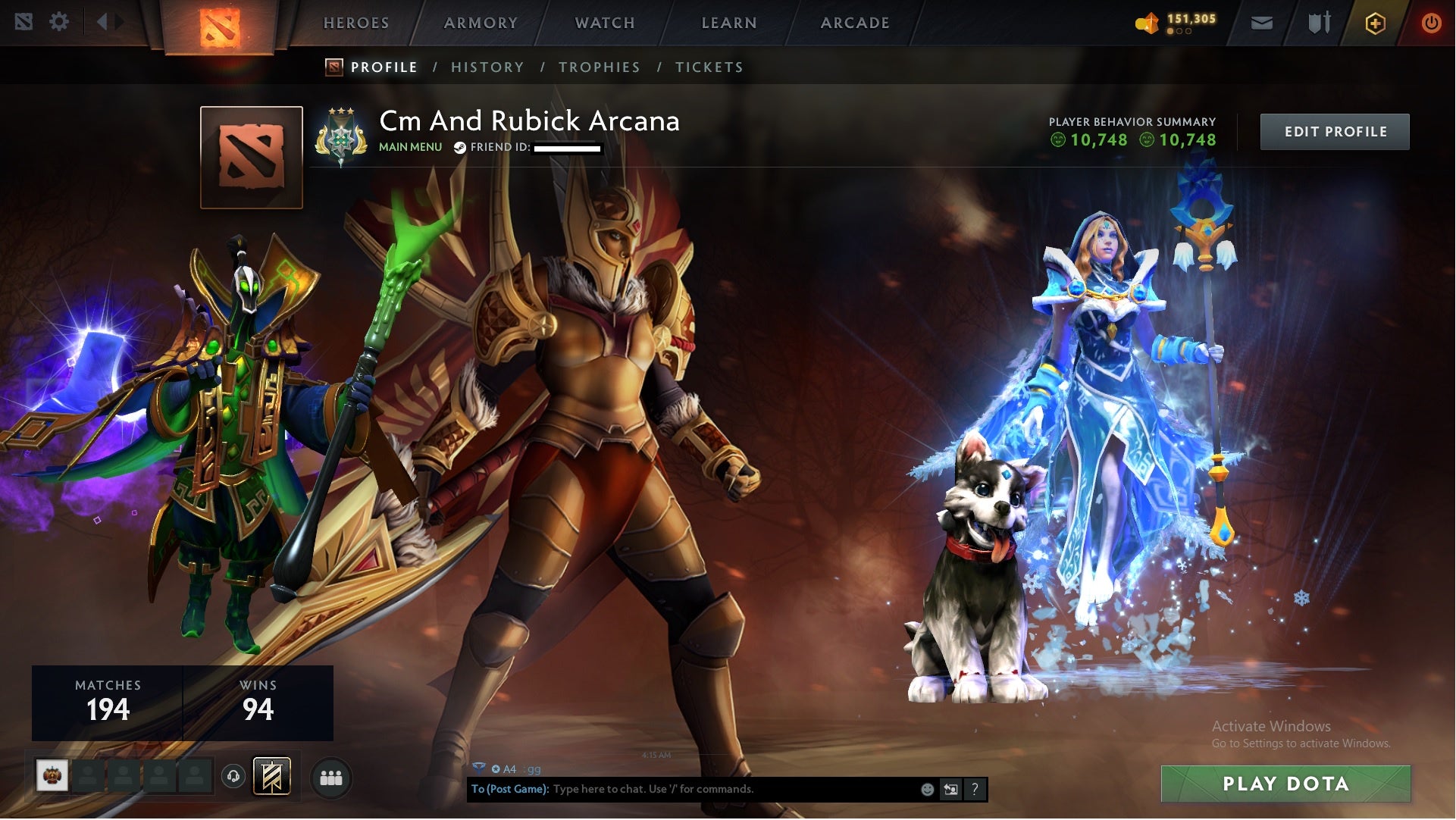The width and height of the screenshot is (1456, 820).
Task: Open the Dota Plus hexagon icon
Action: click(x=1376, y=23)
